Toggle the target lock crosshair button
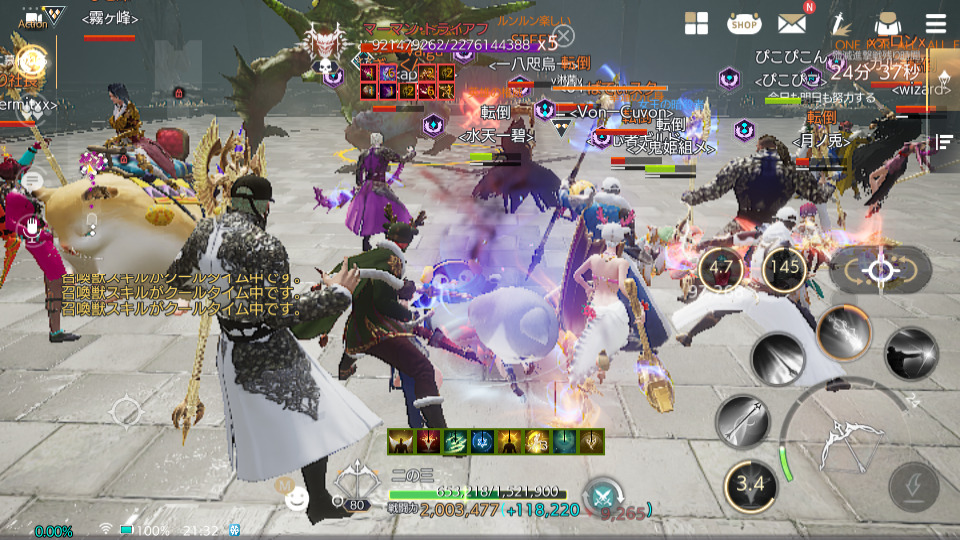 (881, 270)
